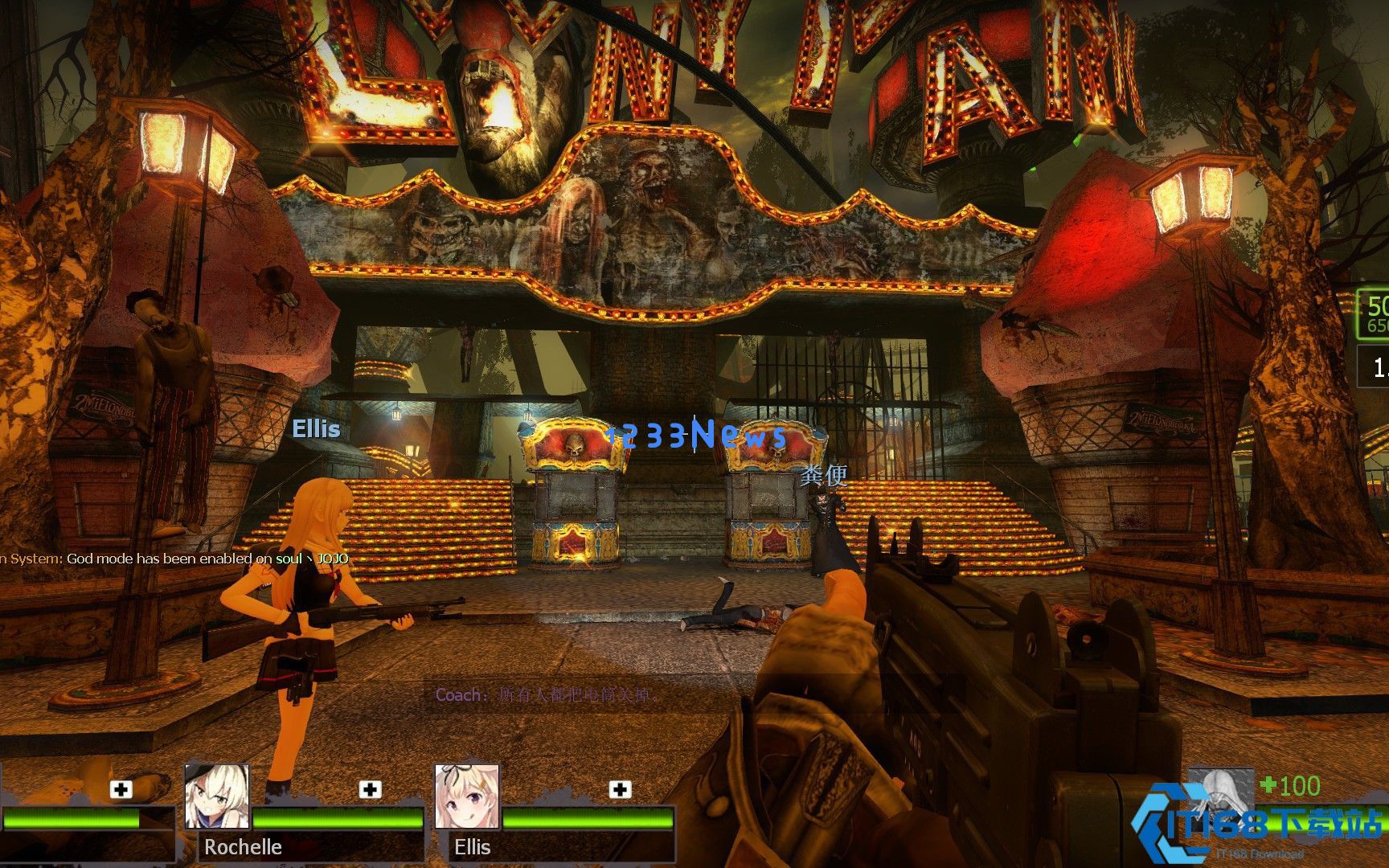The image size is (1389, 868).
Task: Click the first aid kit icon above Ellis's health
Action: point(620,789)
